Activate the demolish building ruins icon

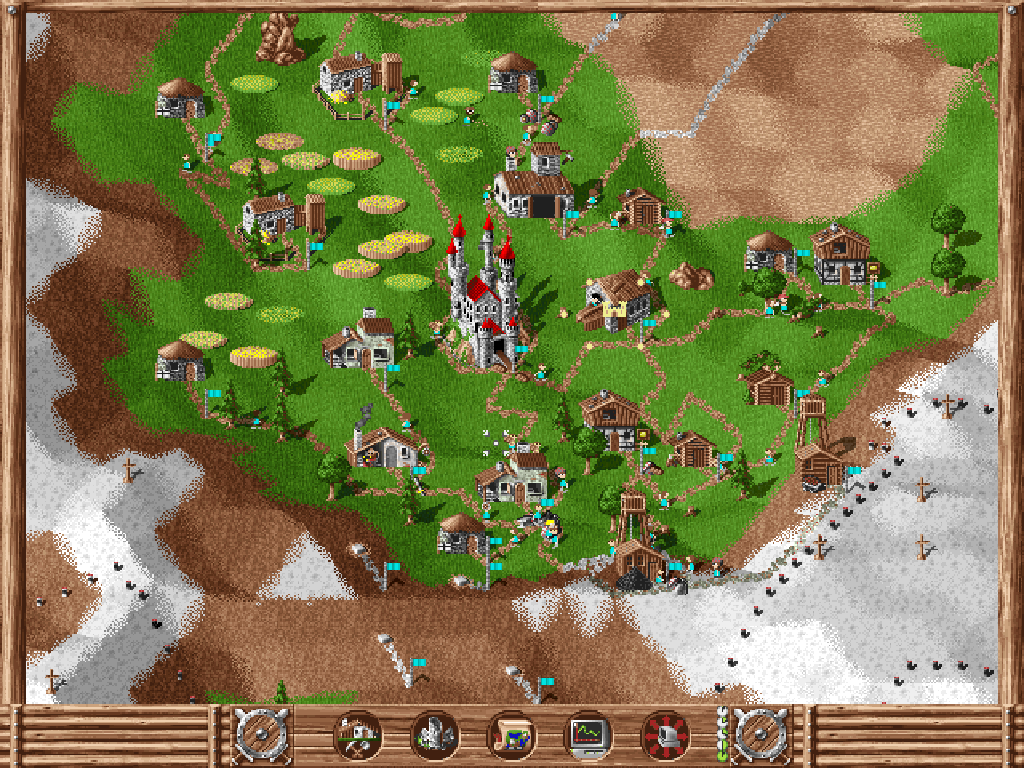(x=434, y=736)
